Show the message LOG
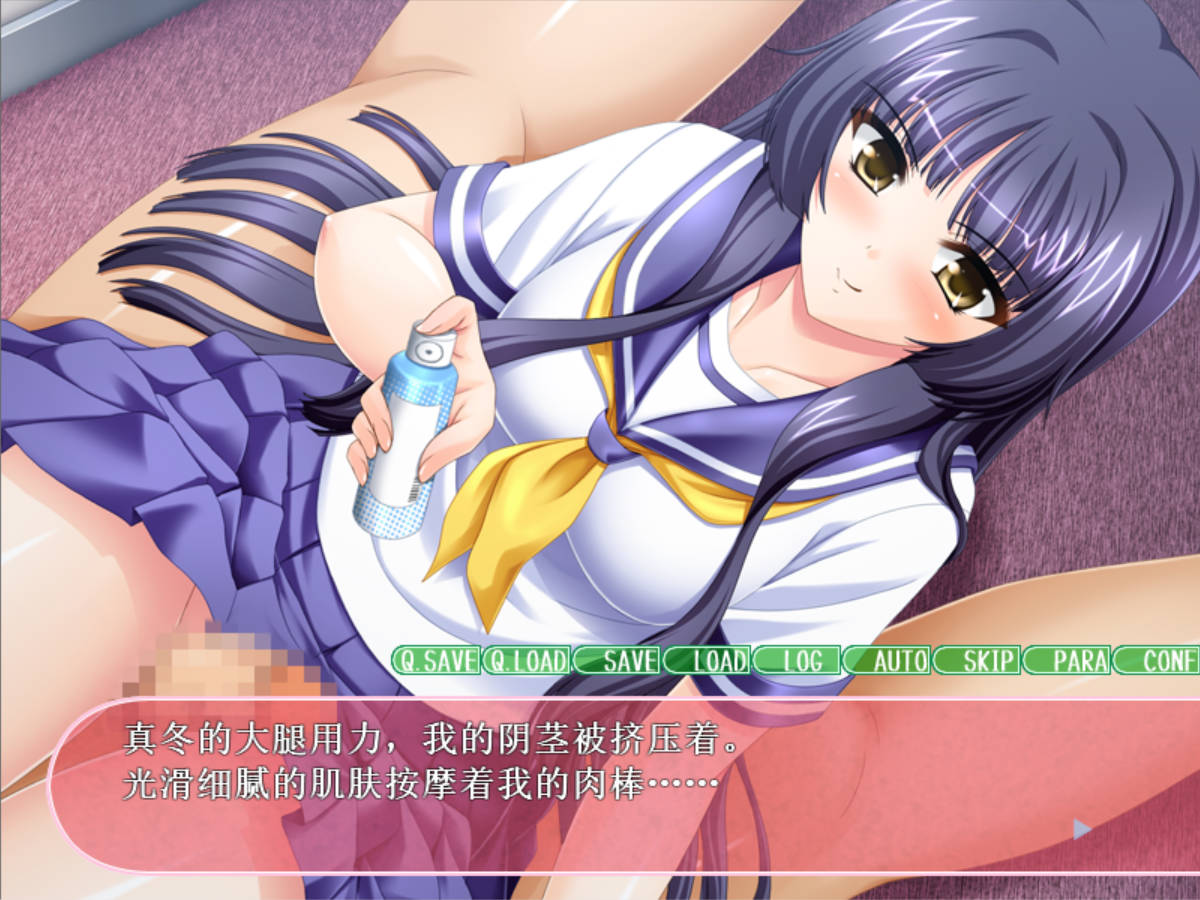The height and width of the screenshot is (900, 1200). click(797, 660)
